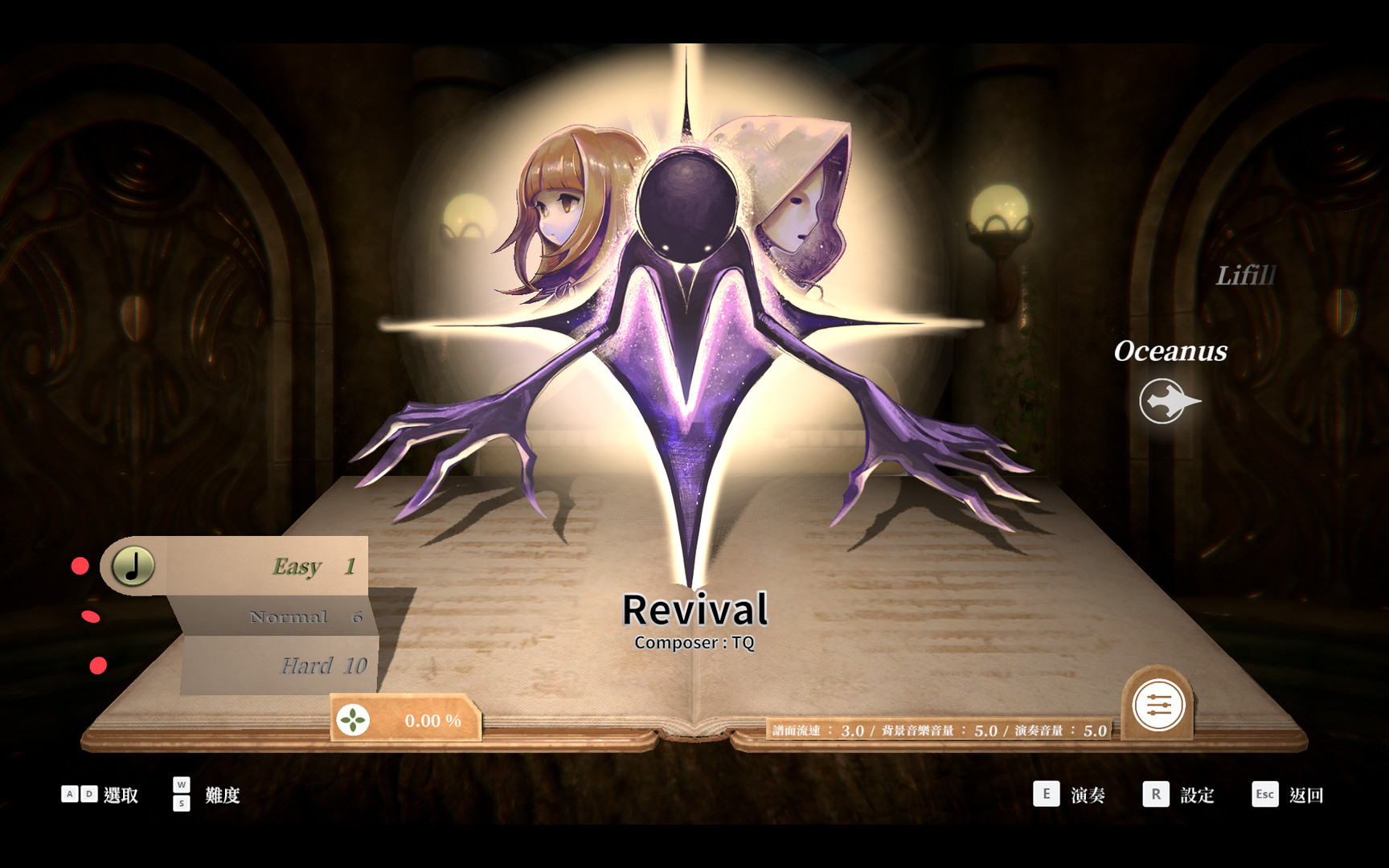Expand the Hard 10 difficulty page
This screenshot has height=868, width=1389.
point(322,665)
